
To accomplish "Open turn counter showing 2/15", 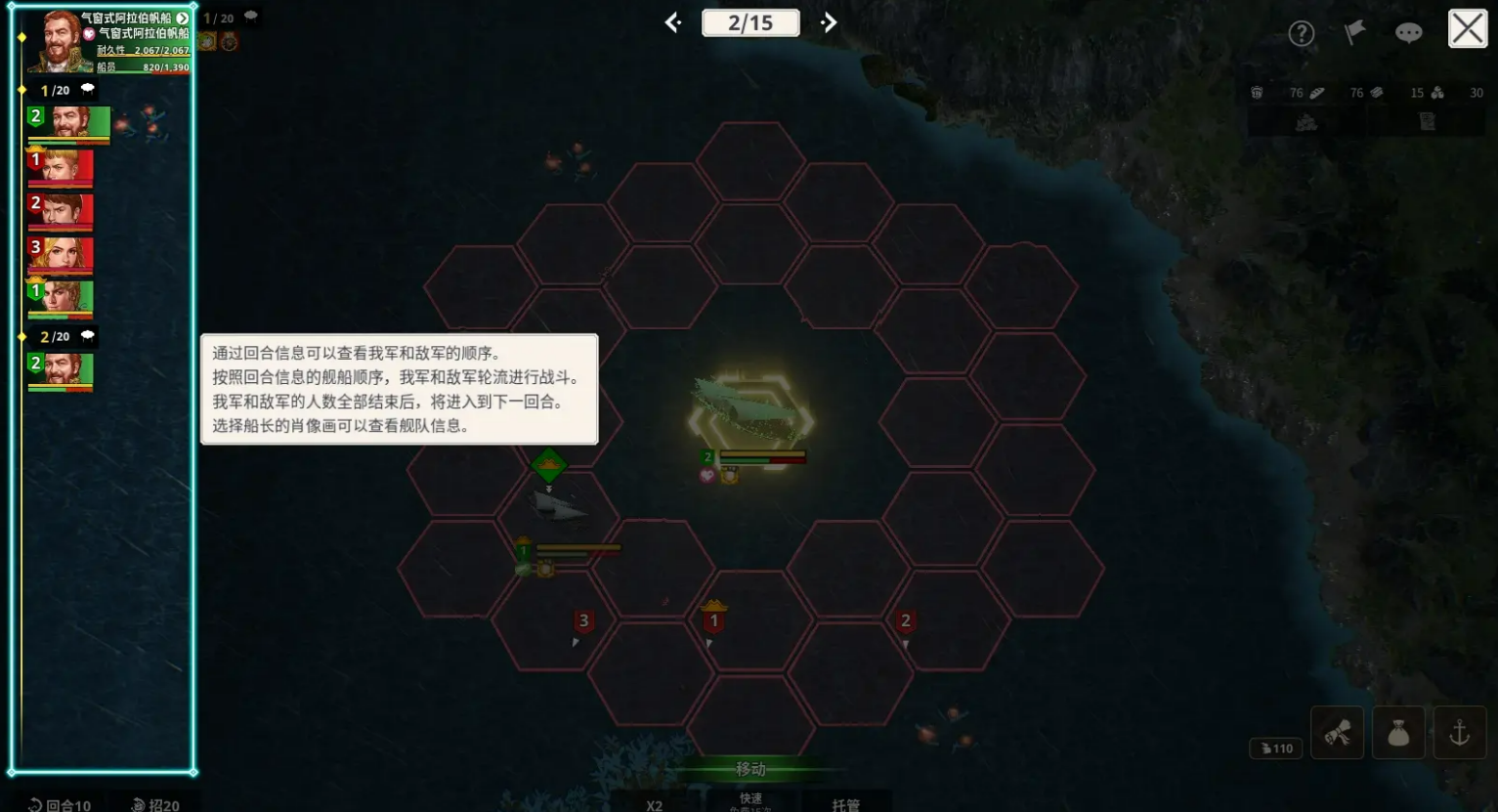I will (750, 21).
